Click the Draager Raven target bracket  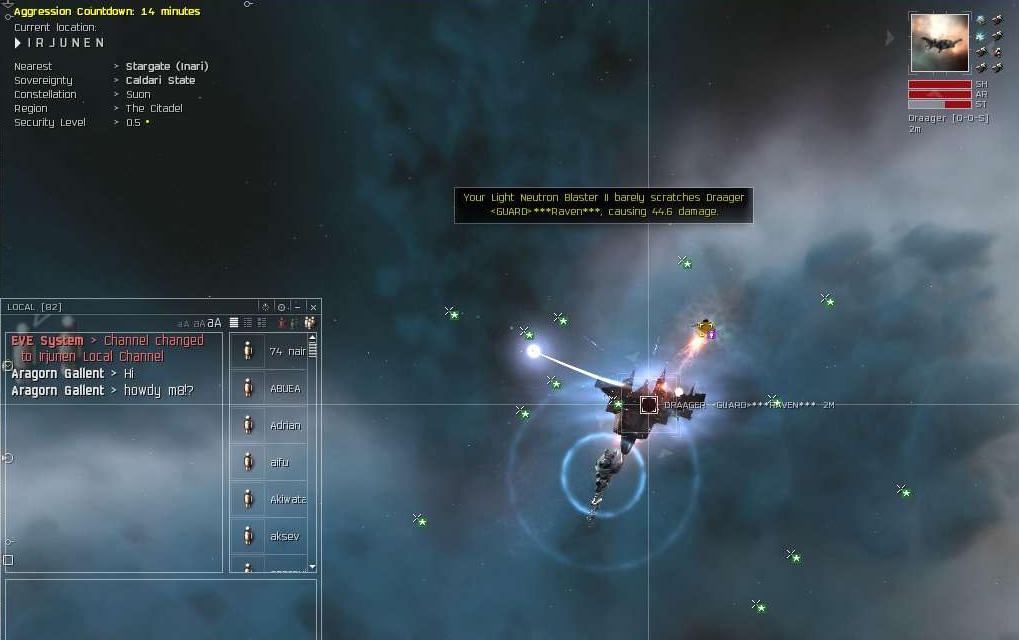pyautogui.click(x=649, y=405)
